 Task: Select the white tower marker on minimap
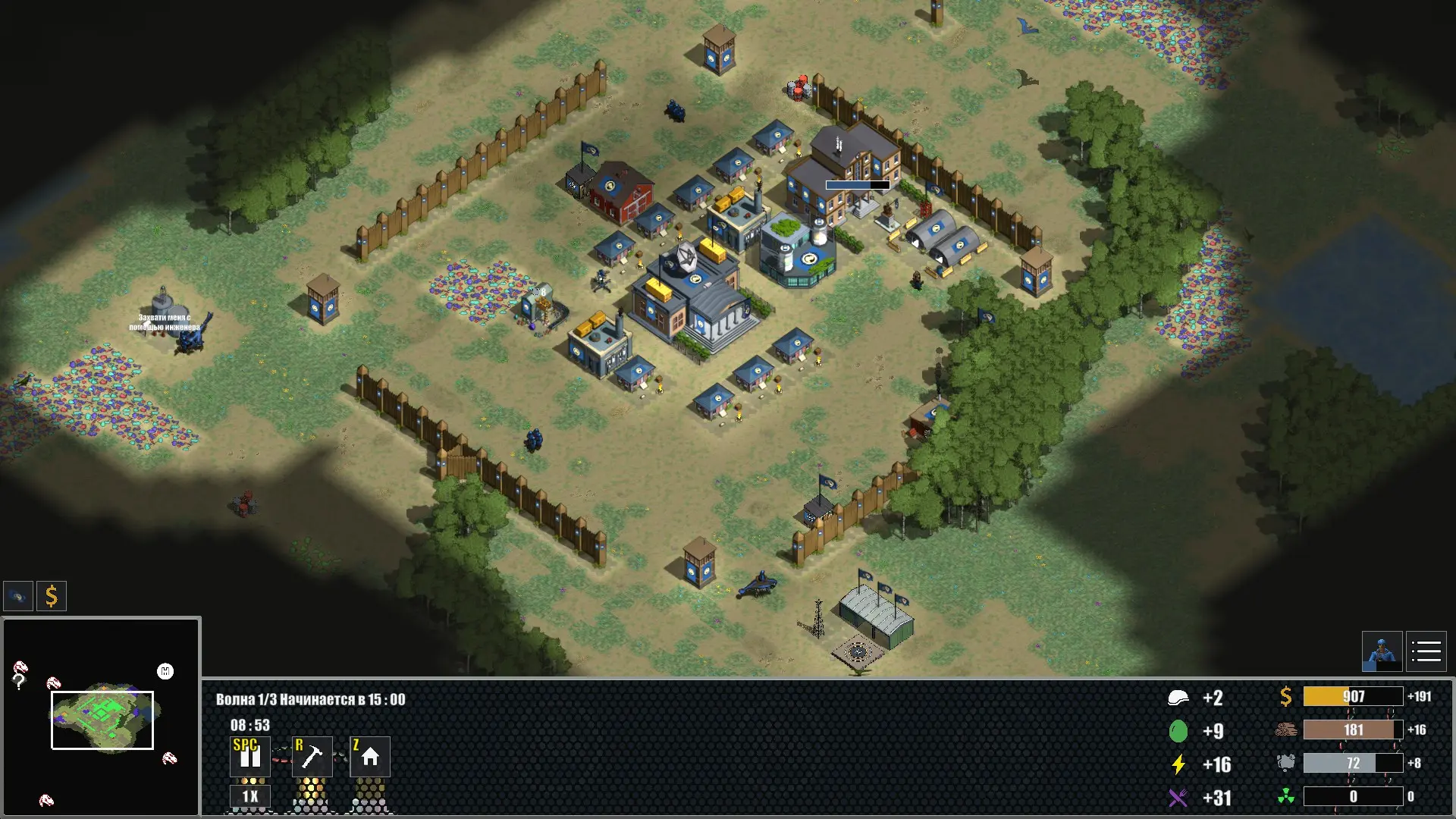(x=165, y=671)
